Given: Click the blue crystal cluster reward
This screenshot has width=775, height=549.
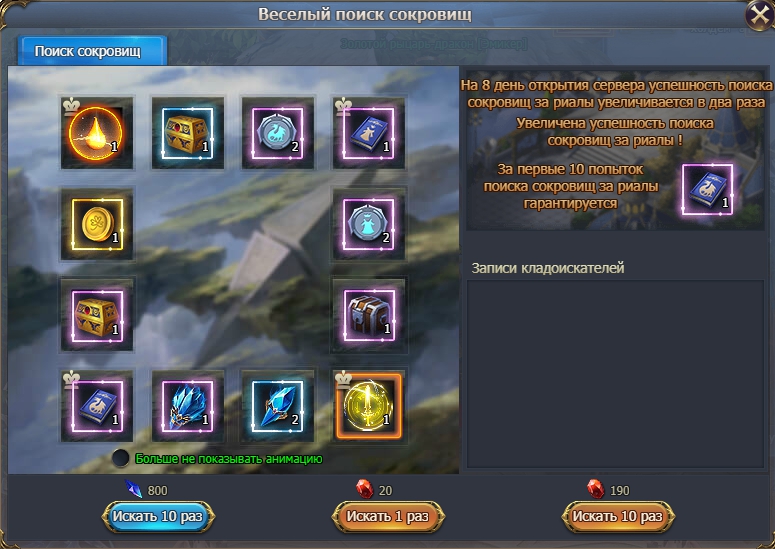Looking at the screenshot, I should click(187, 403).
